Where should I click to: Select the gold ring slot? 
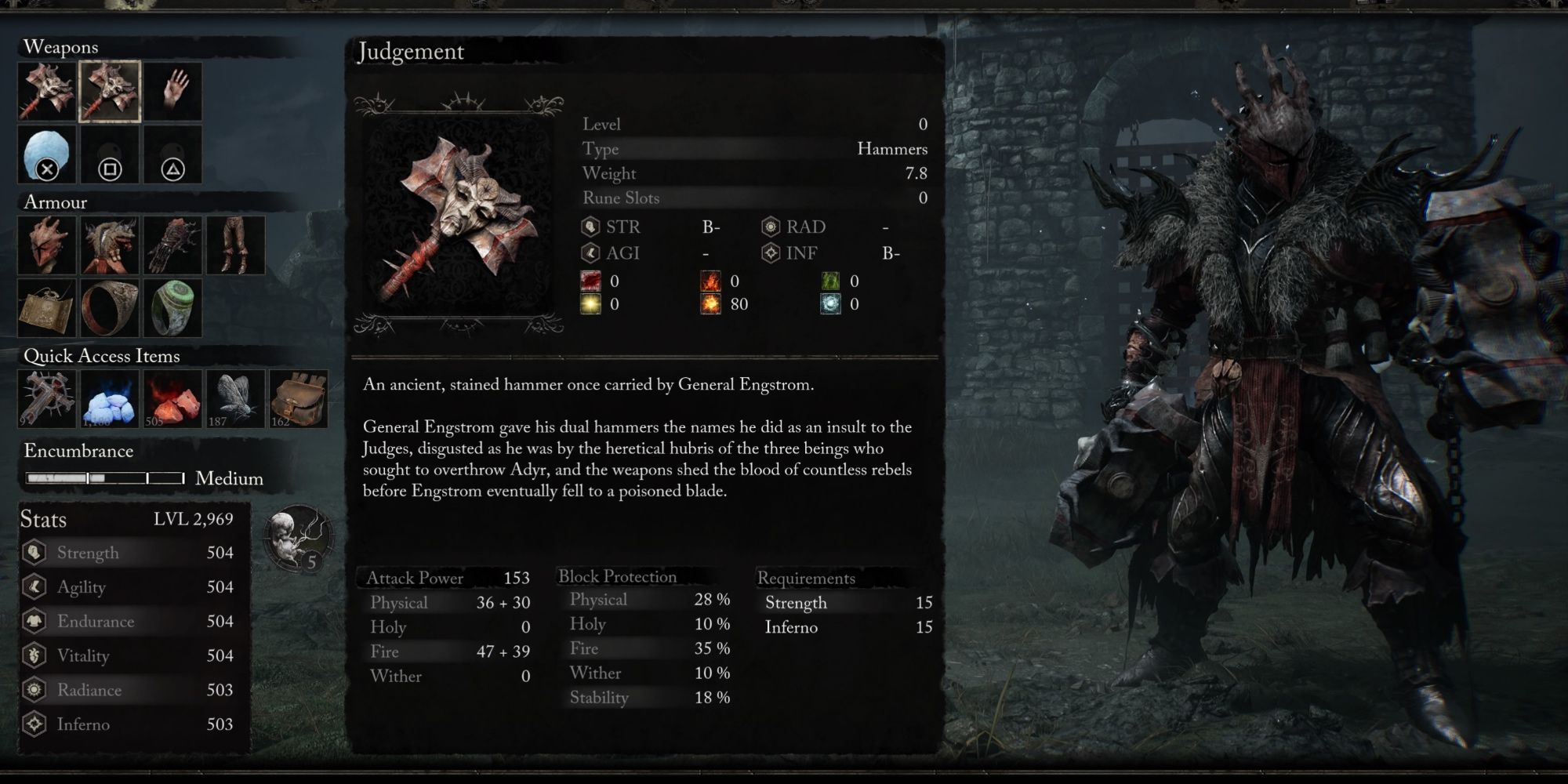110,307
